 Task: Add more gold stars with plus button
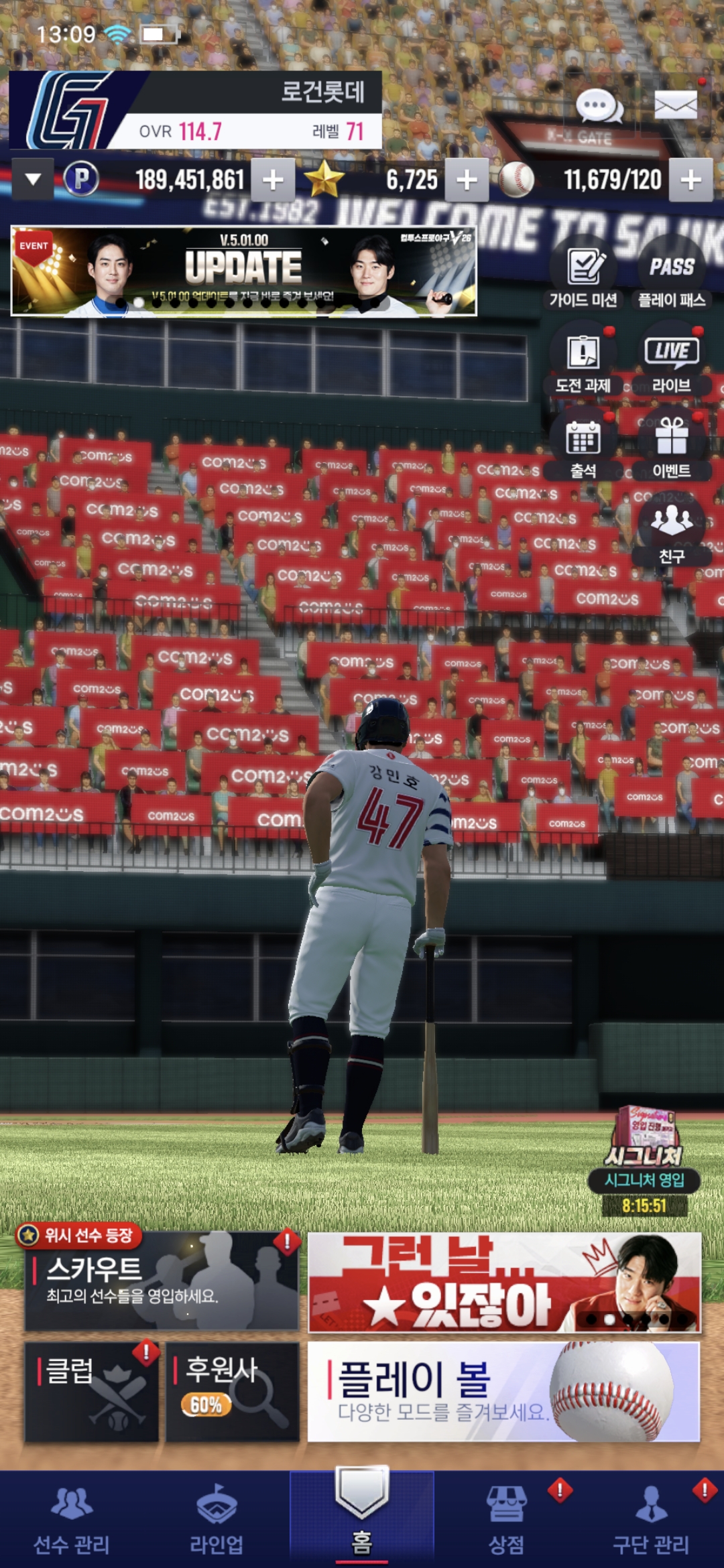tap(467, 180)
